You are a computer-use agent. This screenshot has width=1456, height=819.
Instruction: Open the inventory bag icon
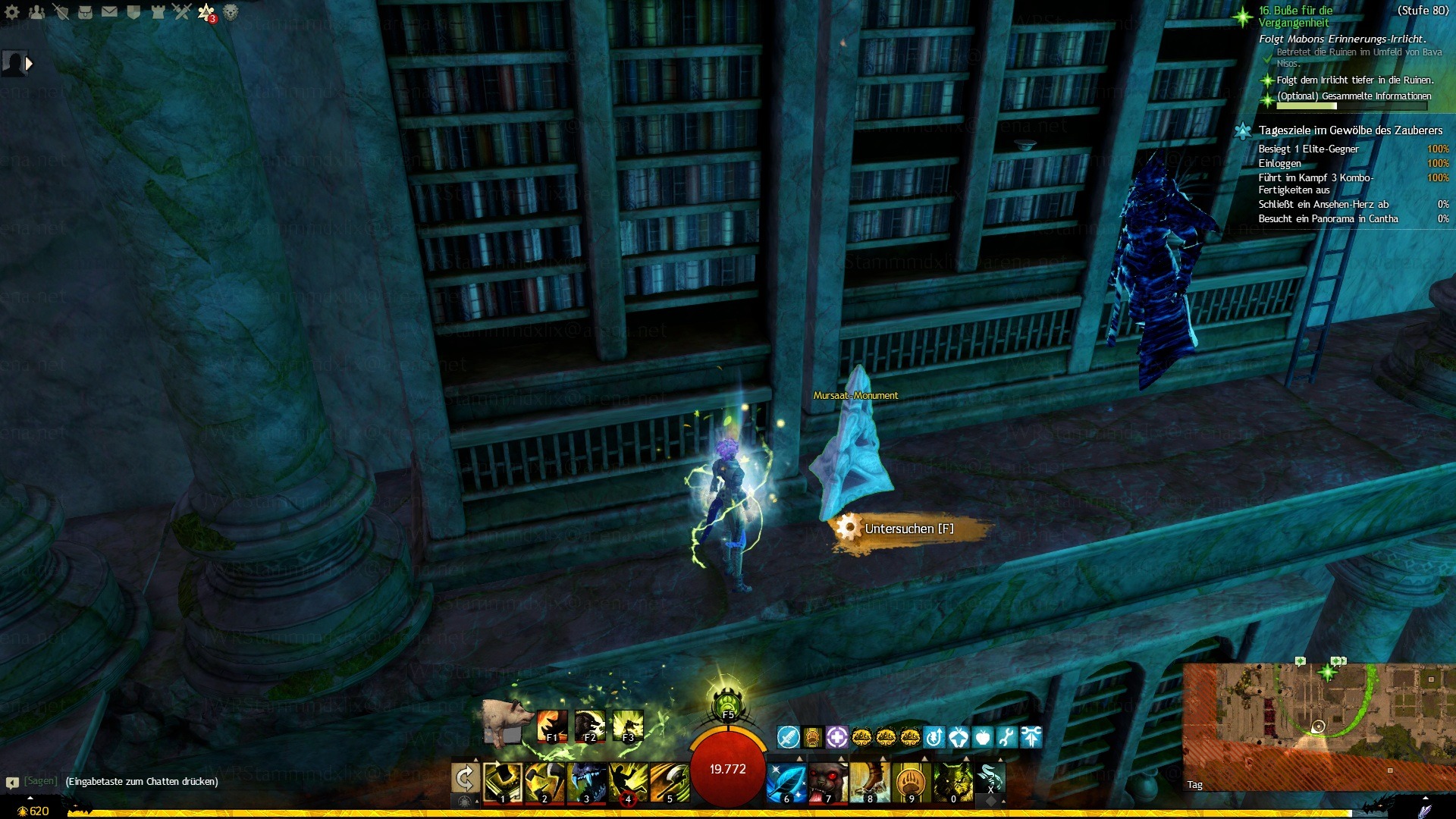click(85, 11)
